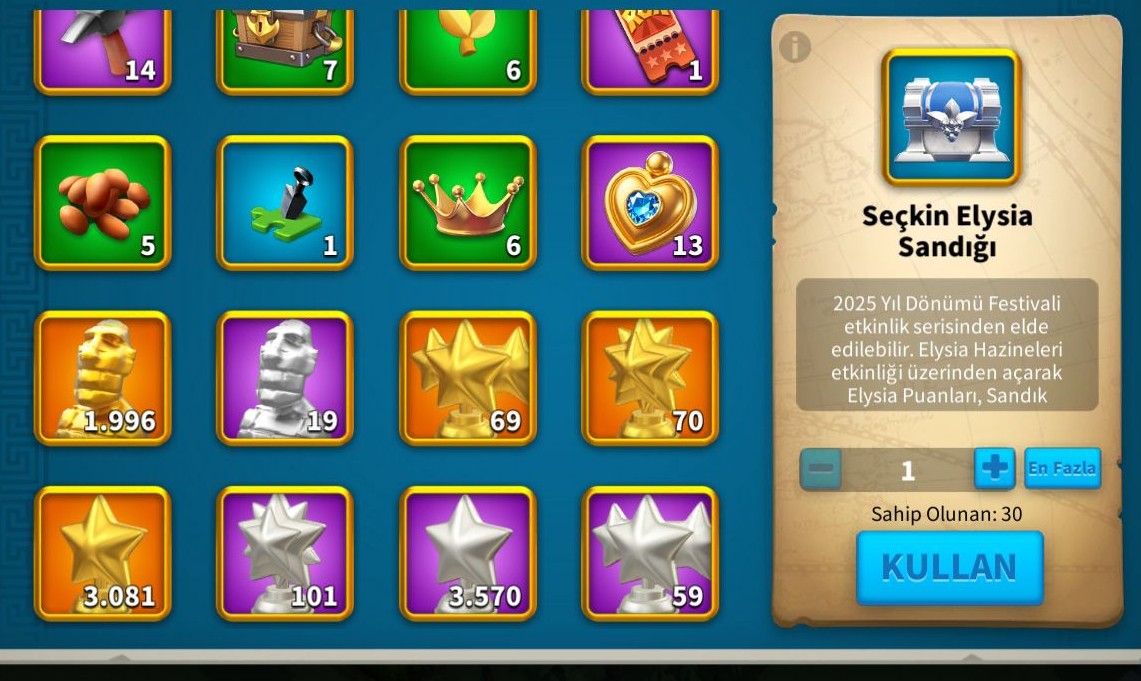Choose the single gold star with 3.081
This screenshot has height=681, width=1141.
pyautogui.click(x=103, y=553)
